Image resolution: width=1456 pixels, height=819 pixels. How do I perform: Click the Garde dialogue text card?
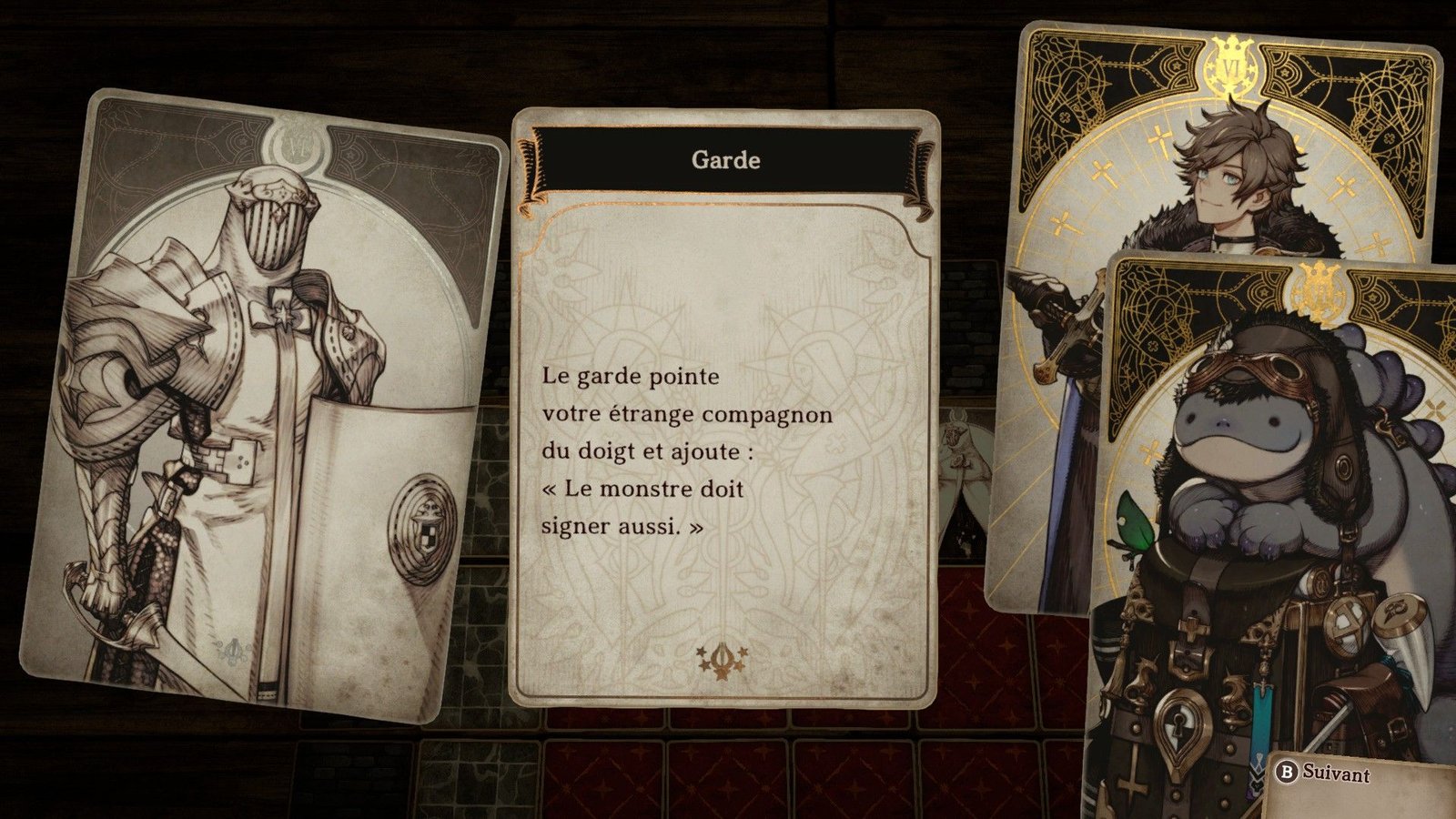pyautogui.click(x=724, y=409)
